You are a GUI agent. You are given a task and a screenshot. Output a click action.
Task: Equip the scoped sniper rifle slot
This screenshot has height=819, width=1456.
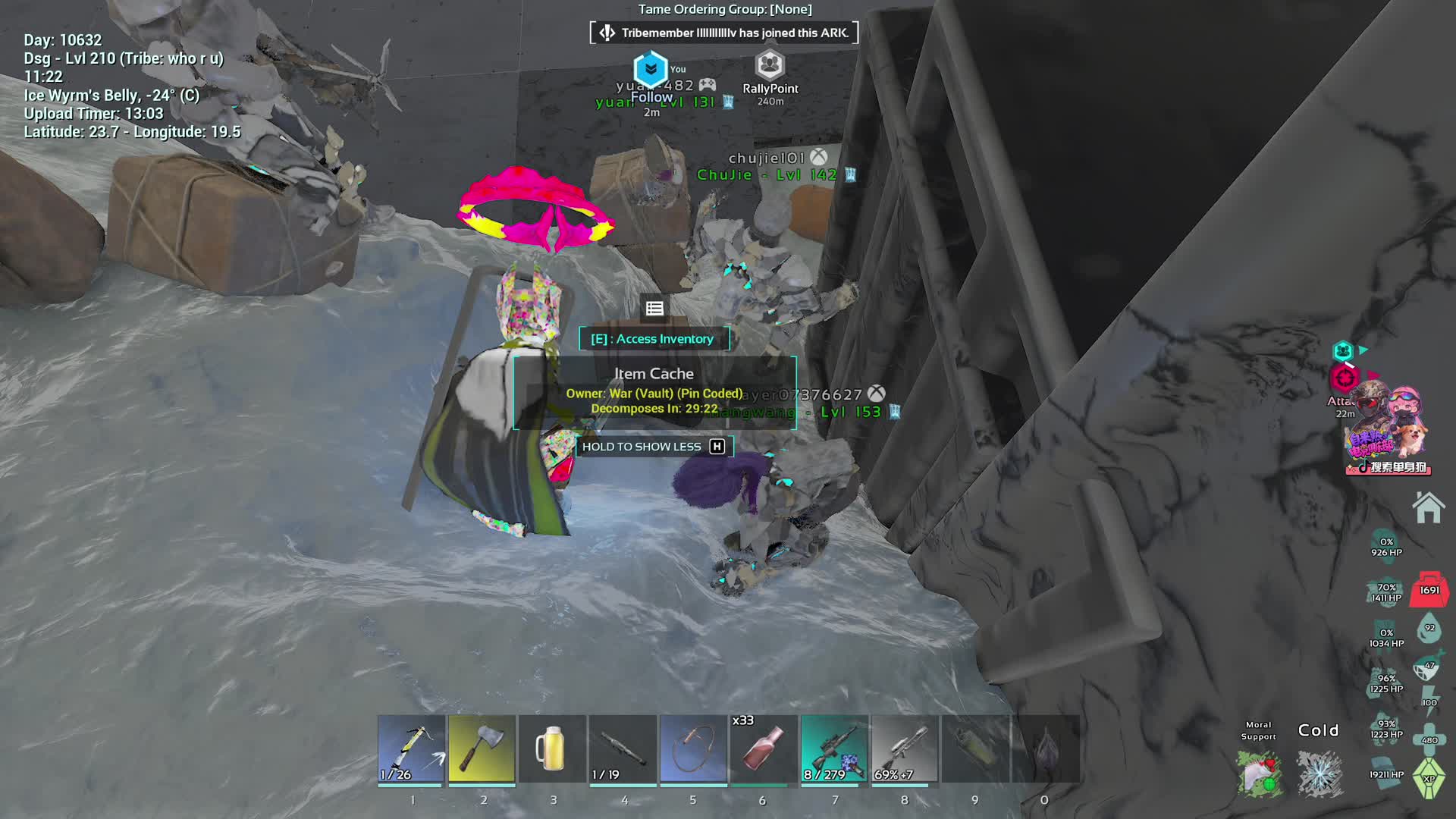coord(834,748)
